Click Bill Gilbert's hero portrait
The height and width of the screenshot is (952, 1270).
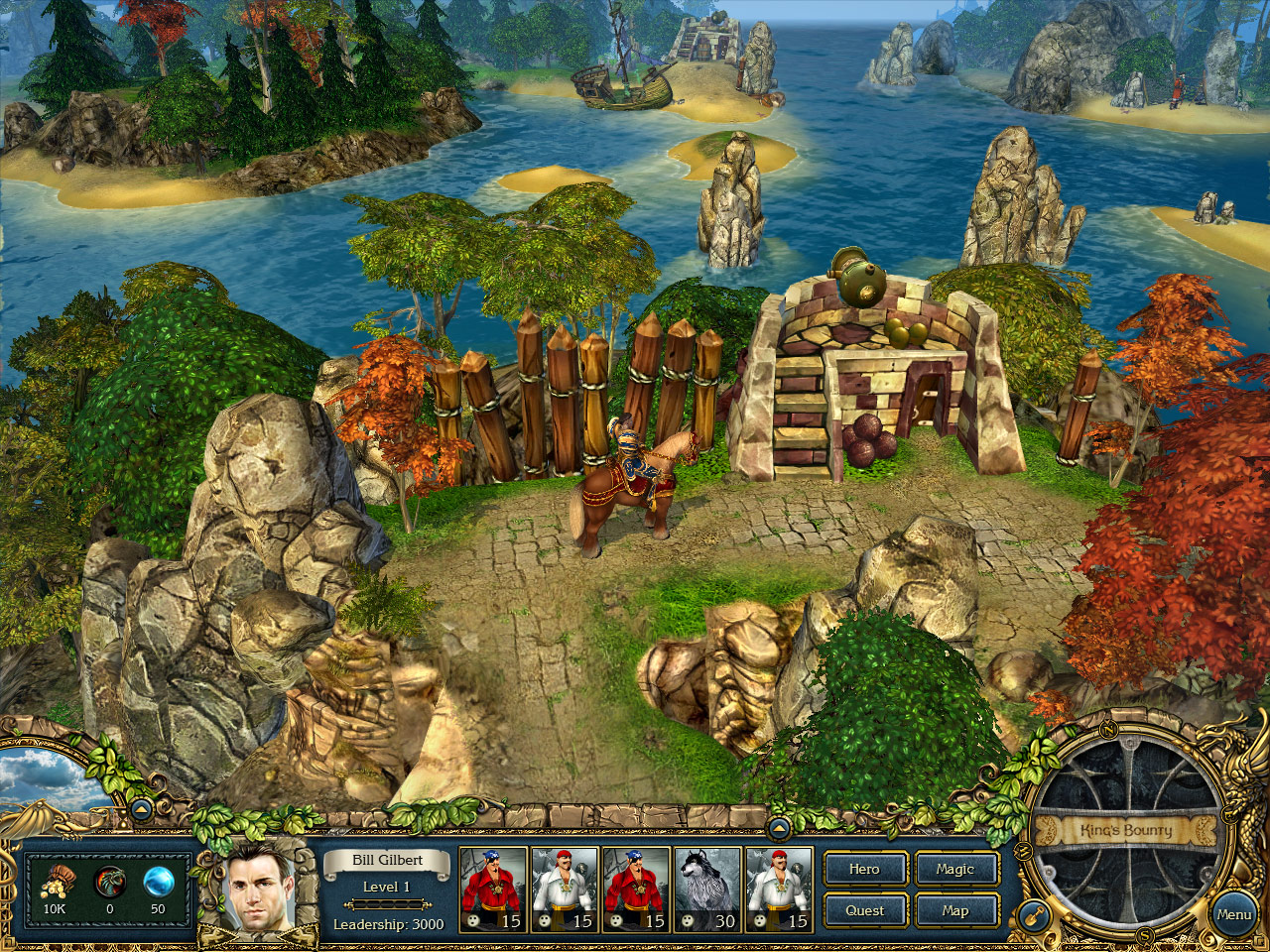[258, 888]
